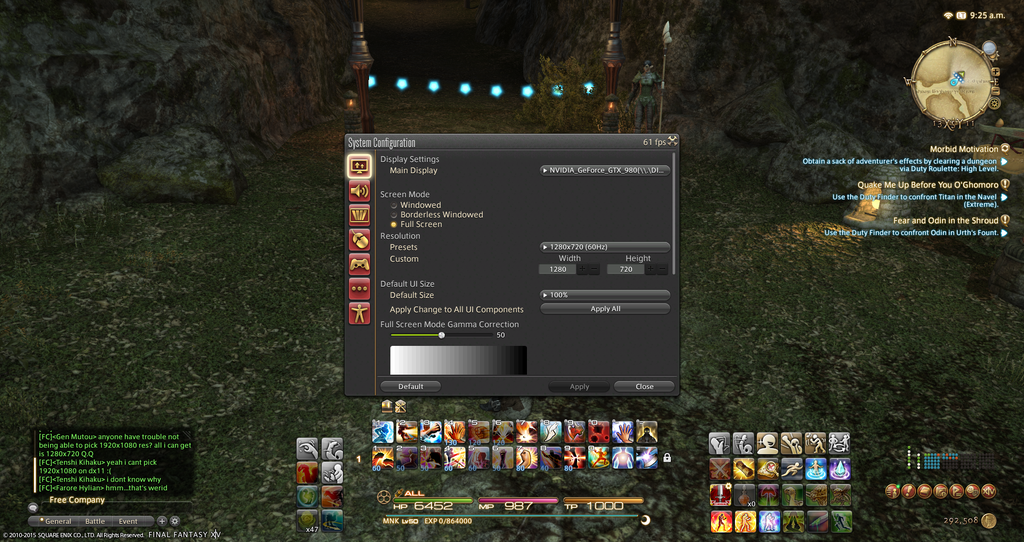Image resolution: width=1024 pixels, height=542 pixels.
Task: Select the Morbid Motivation quest entry
Action: click(964, 149)
